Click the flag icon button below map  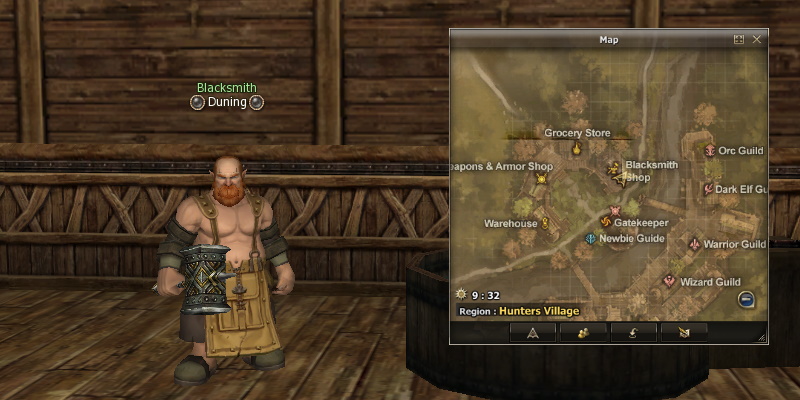point(683,332)
